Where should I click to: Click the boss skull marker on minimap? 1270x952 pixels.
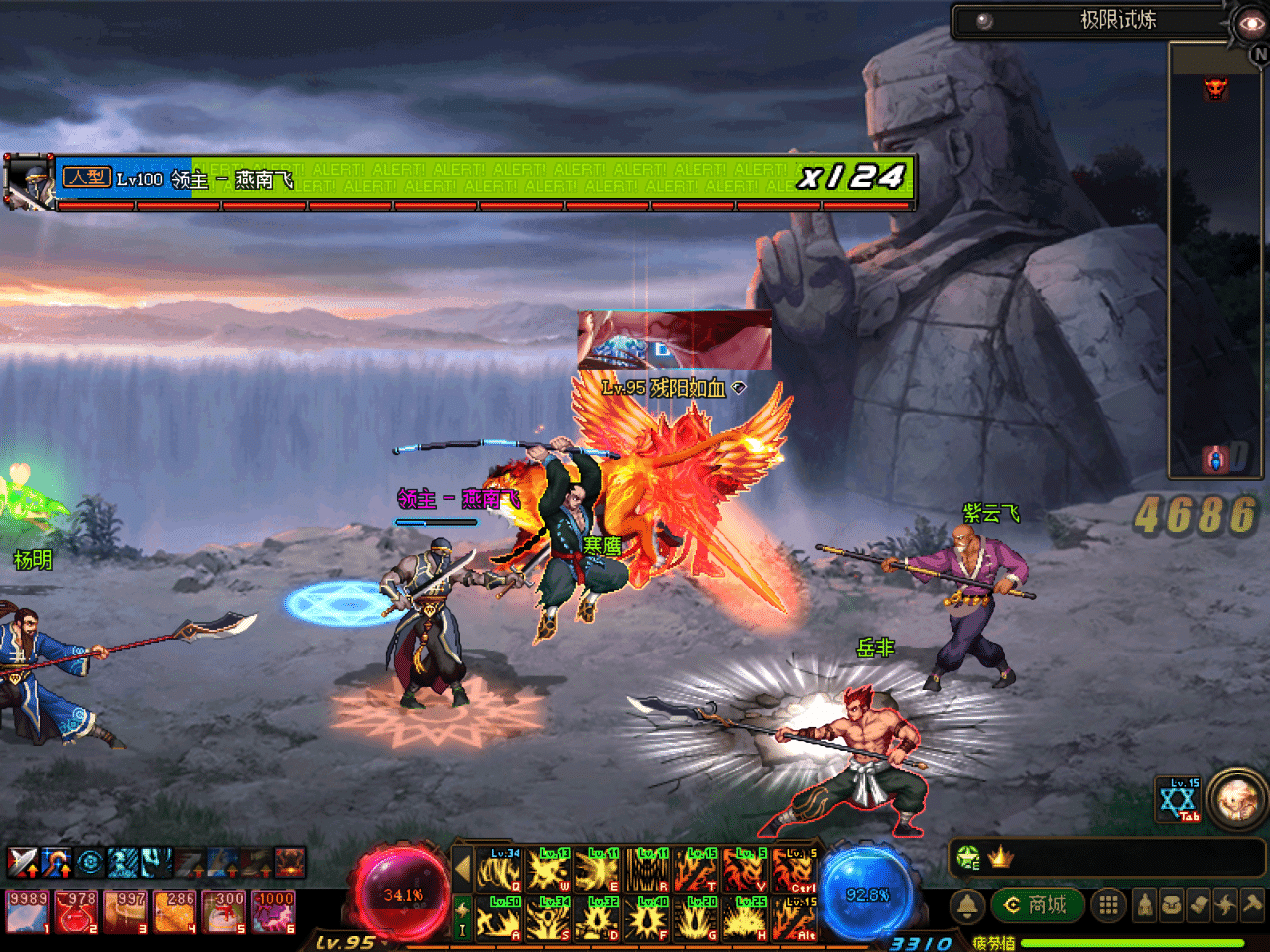(x=1215, y=89)
